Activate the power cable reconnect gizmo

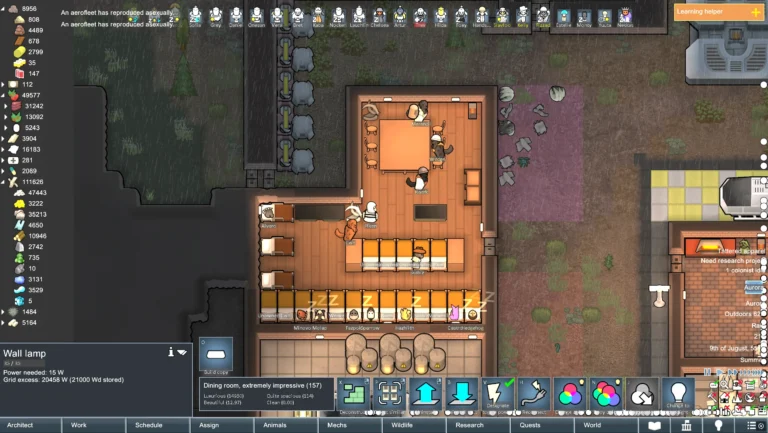point(533,394)
